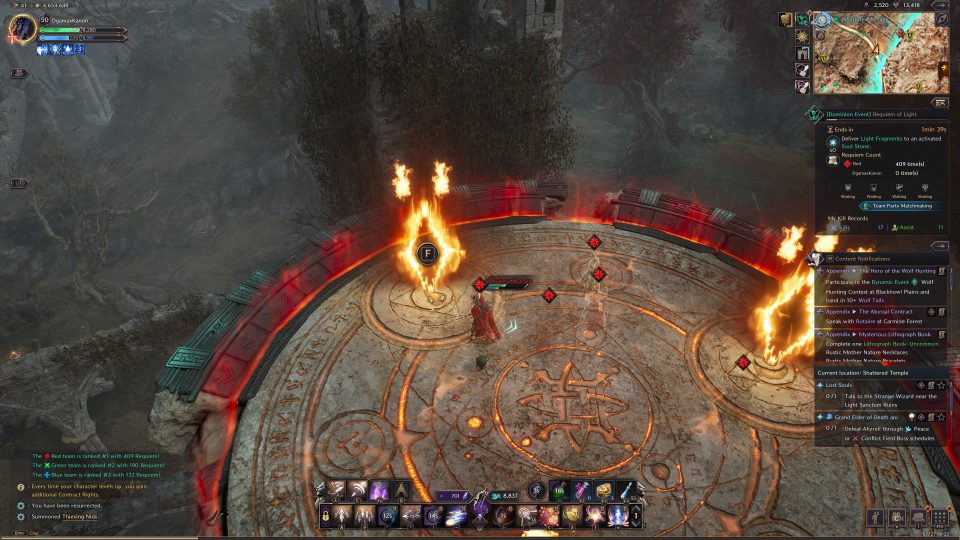Click the sun icon beside the minimap
The image size is (960, 540).
[x=802, y=35]
